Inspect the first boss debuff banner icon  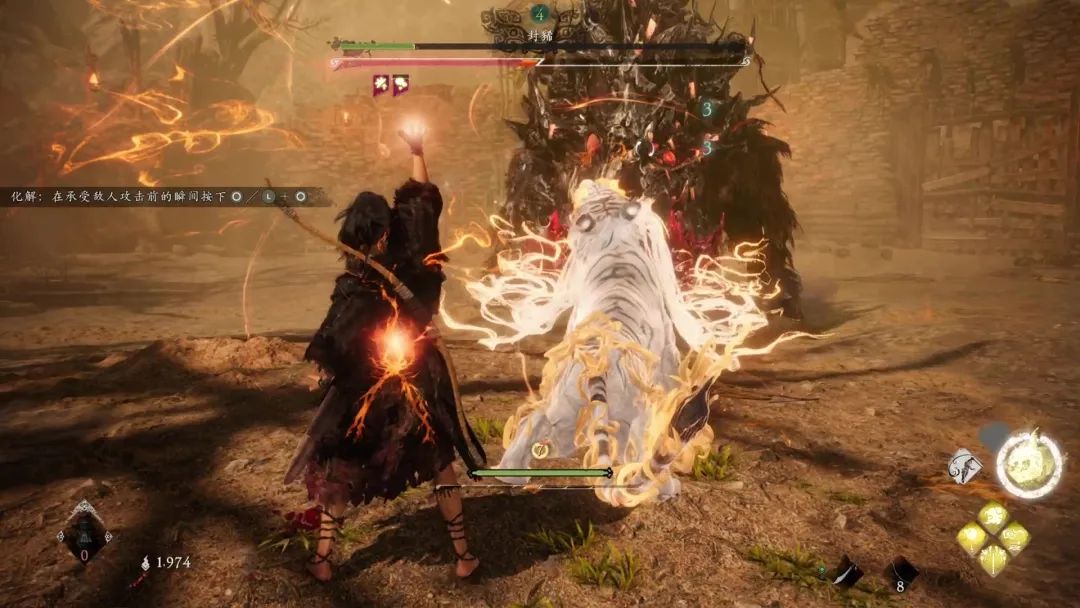381,86
